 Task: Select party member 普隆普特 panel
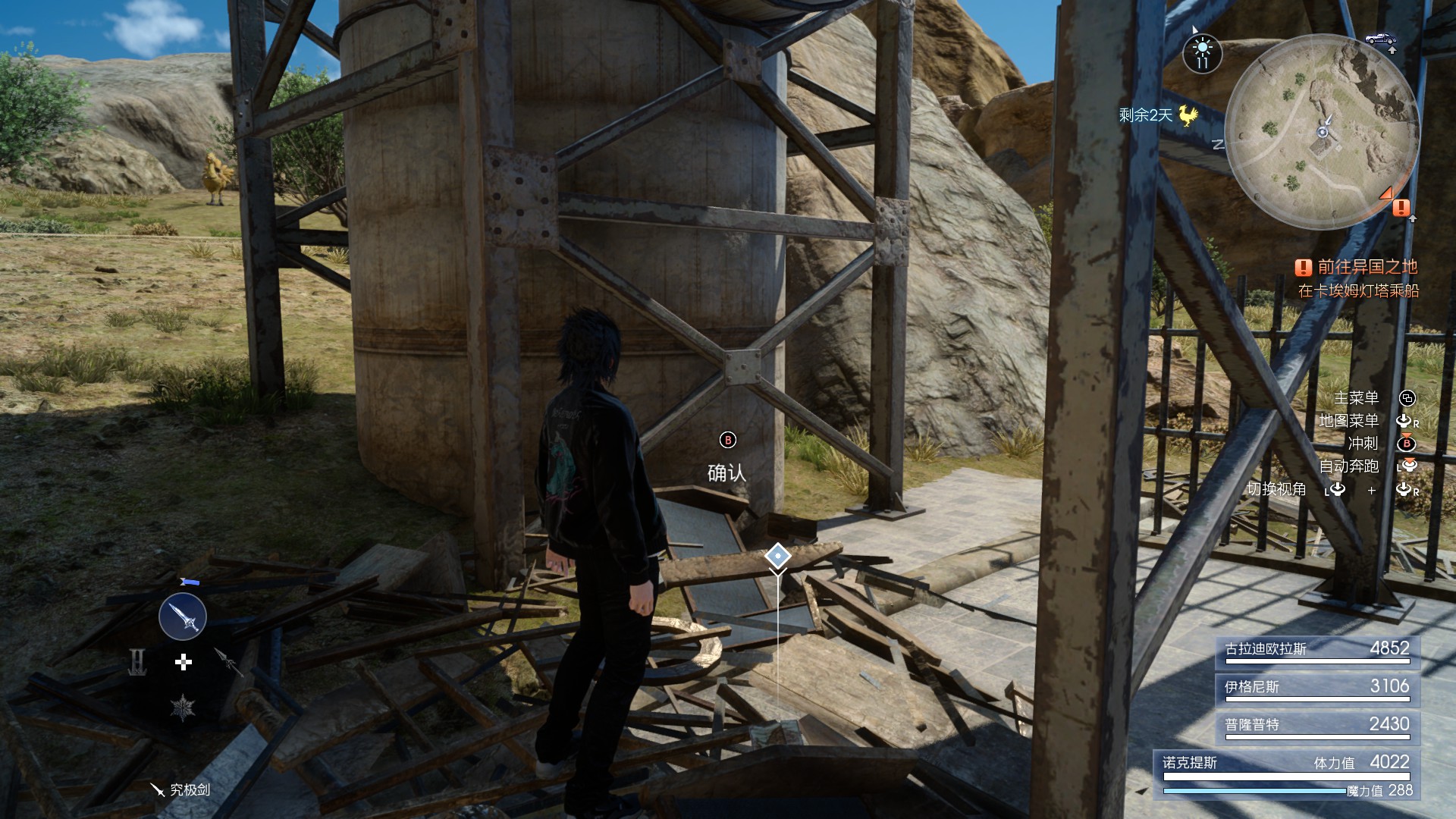(1316, 727)
